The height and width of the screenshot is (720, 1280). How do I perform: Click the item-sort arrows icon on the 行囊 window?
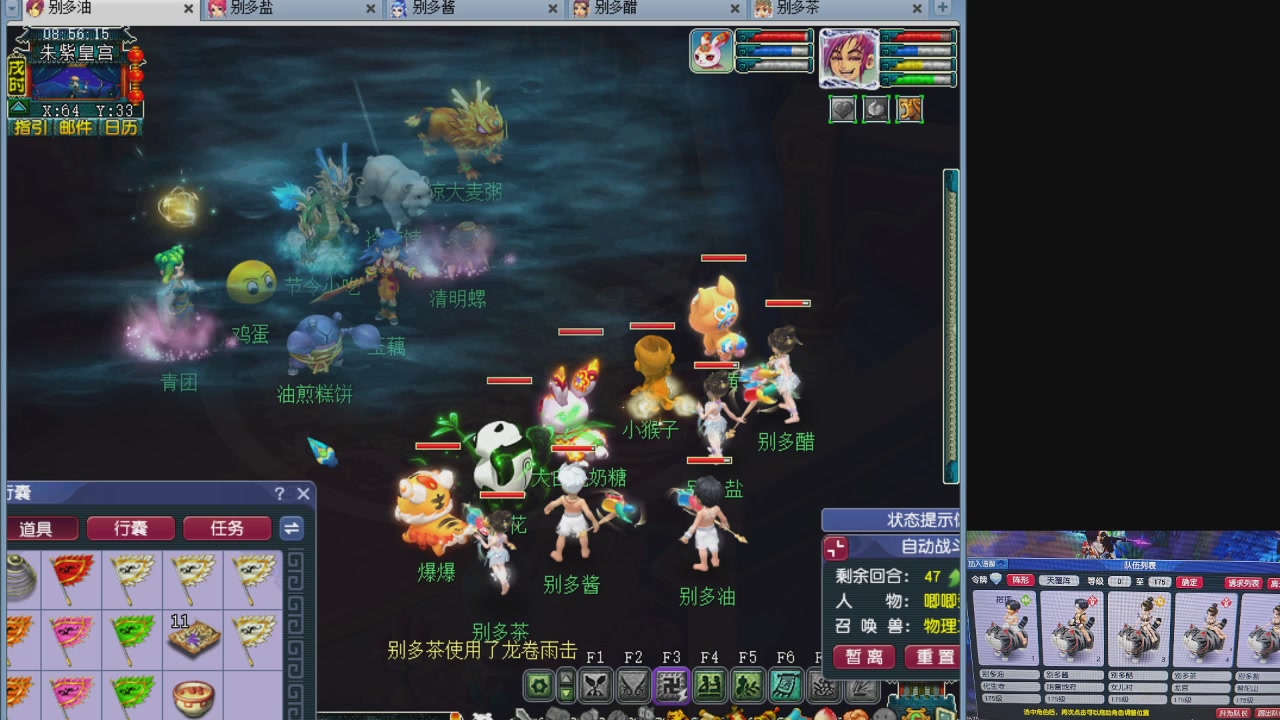tap(290, 529)
